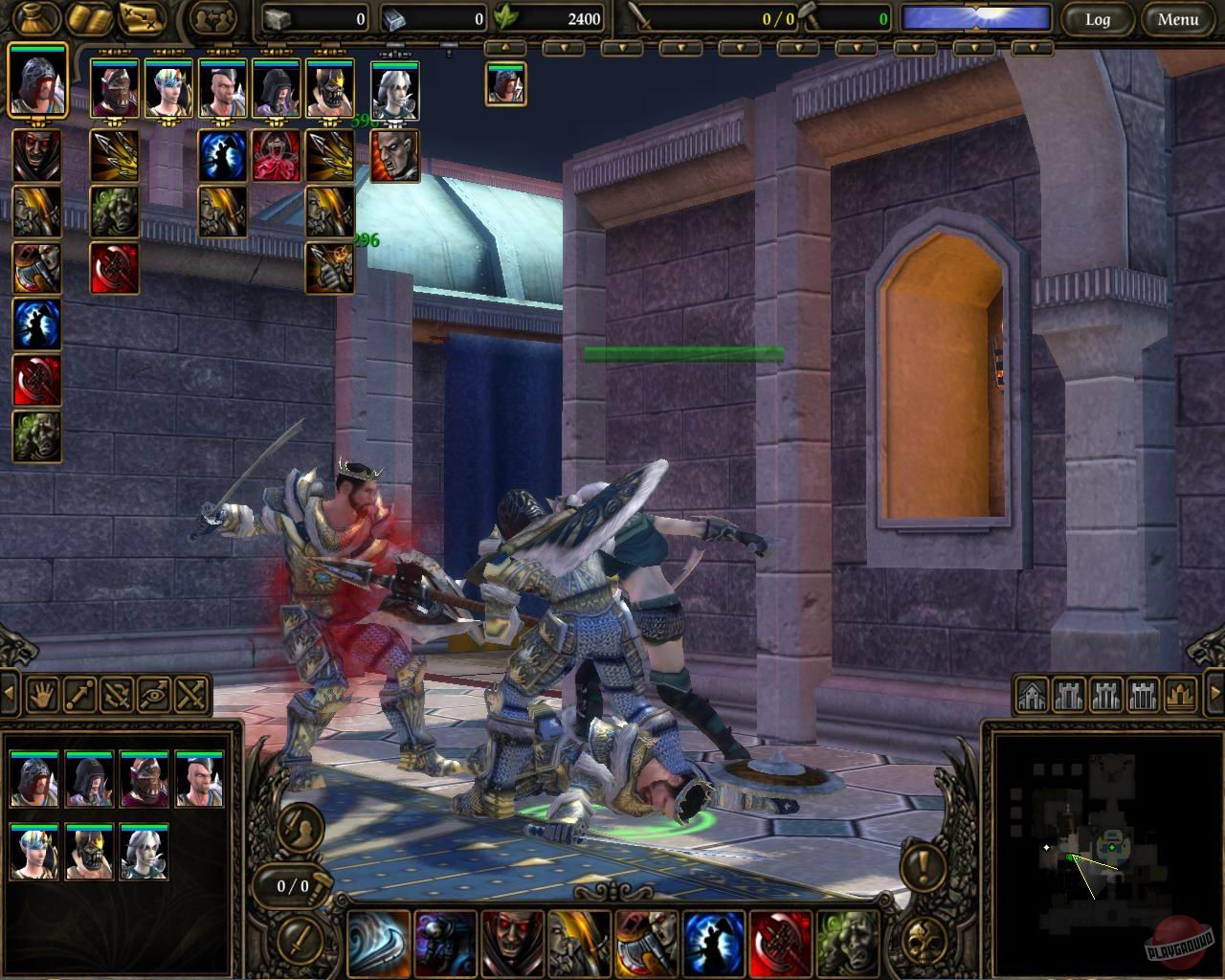The width and height of the screenshot is (1225, 980).
Task: Activate the Attack stance crossed-swords icon
Action: (189, 697)
